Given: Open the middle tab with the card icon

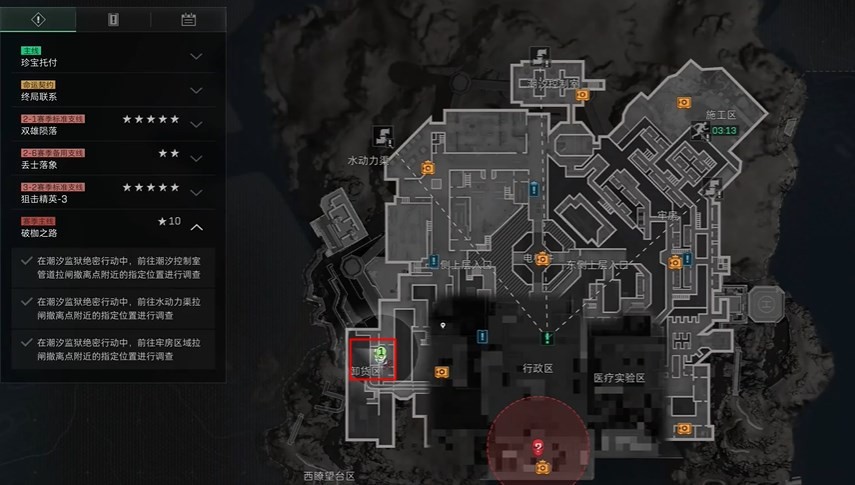Looking at the screenshot, I should [x=112, y=19].
